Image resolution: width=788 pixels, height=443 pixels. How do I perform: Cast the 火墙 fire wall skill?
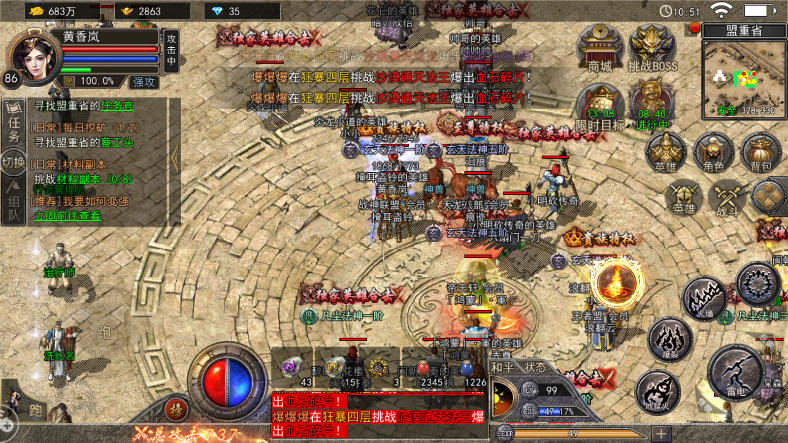(706, 298)
